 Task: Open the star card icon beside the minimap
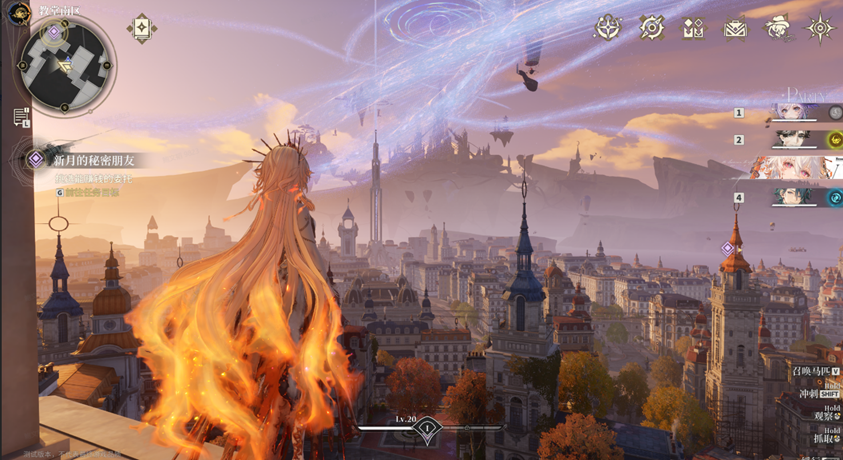(x=141, y=28)
